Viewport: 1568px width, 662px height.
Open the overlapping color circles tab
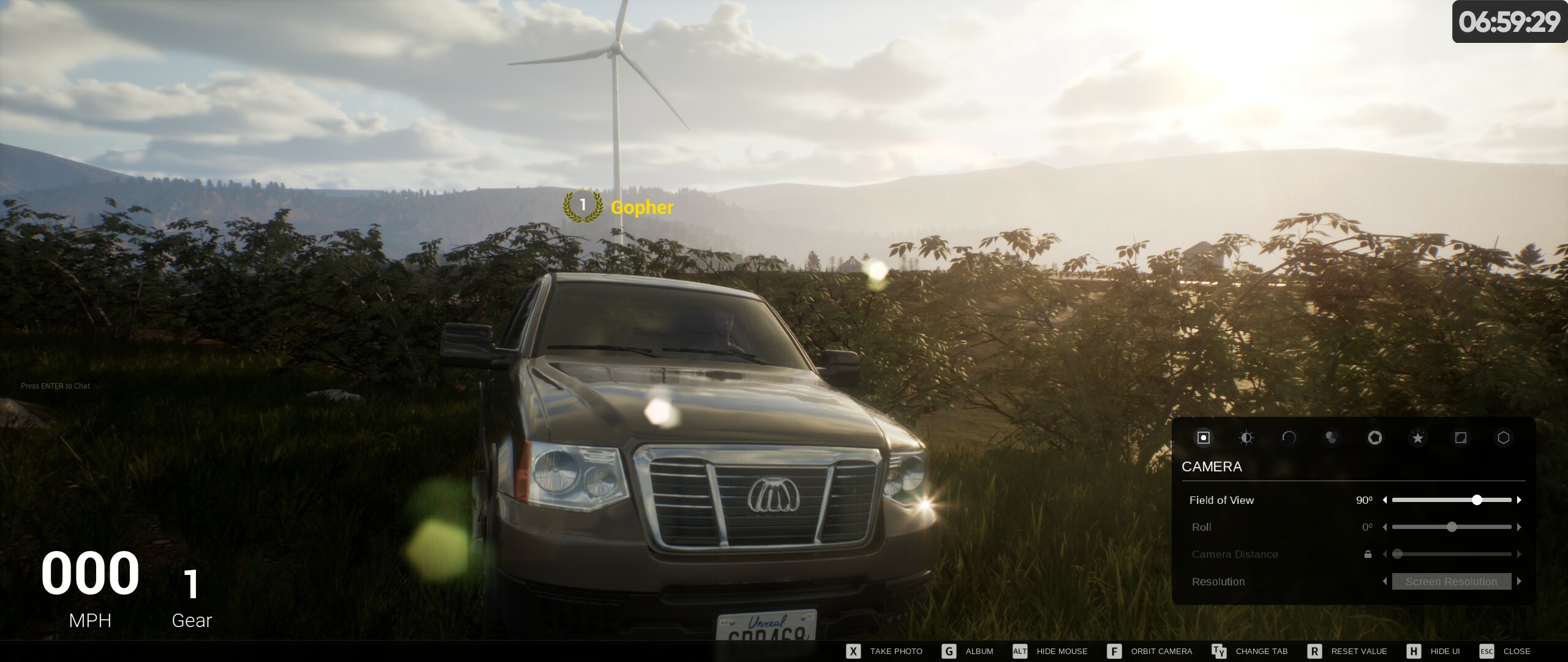coord(1331,438)
